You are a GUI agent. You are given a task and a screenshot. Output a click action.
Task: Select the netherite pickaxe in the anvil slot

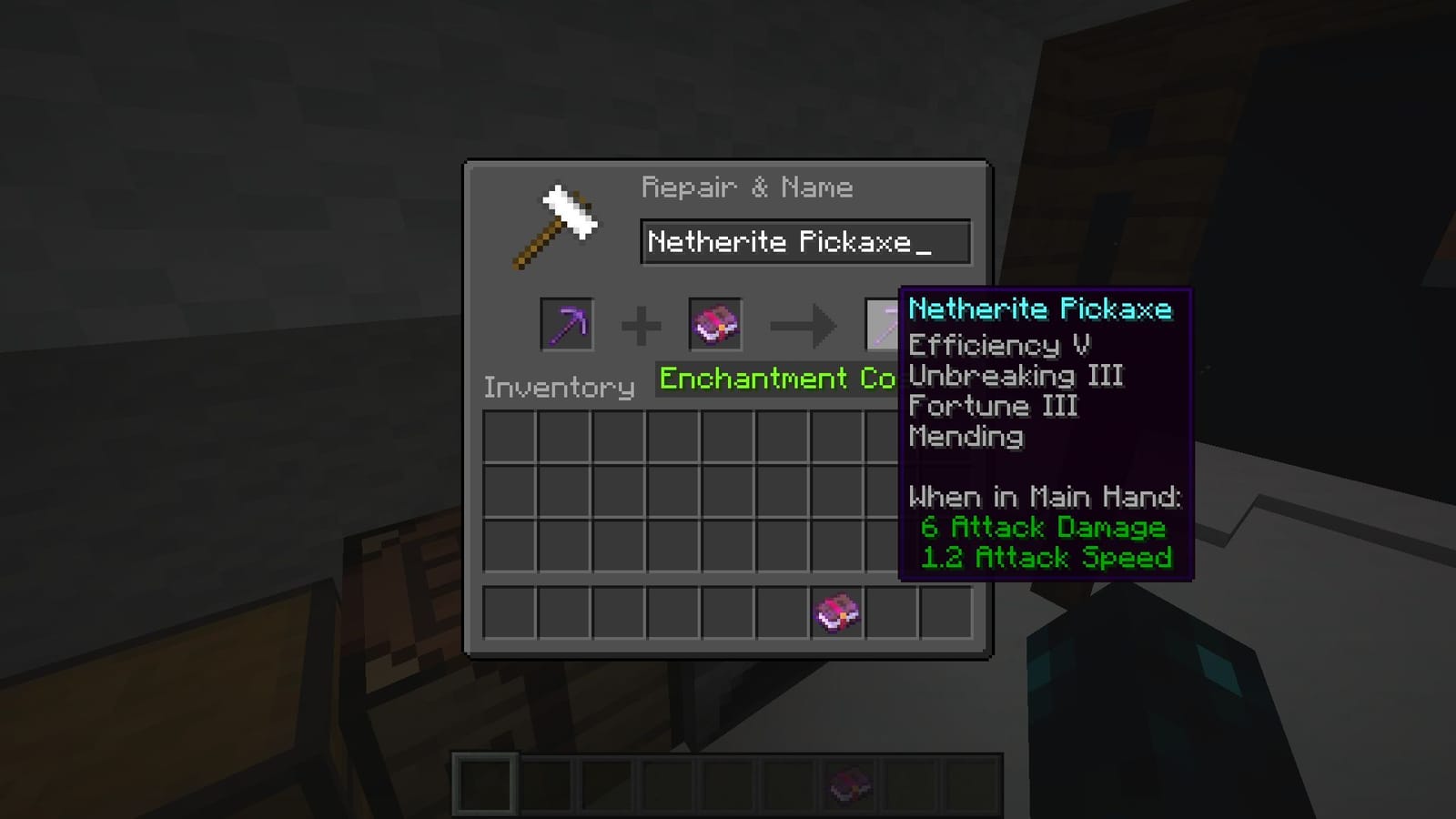click(x=566, y=326)
